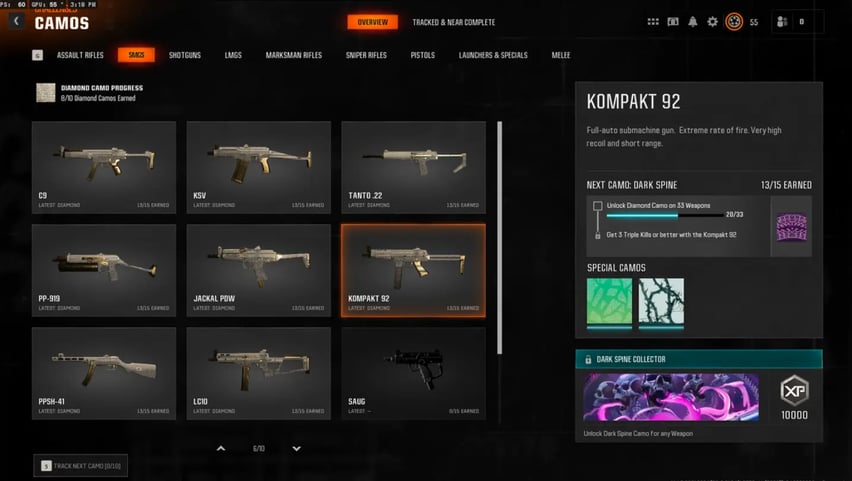The width and height of the screenshot is (852, 481).
Task: Pick the PP-919 weapon tile
Action: click(x=104, y=269)
